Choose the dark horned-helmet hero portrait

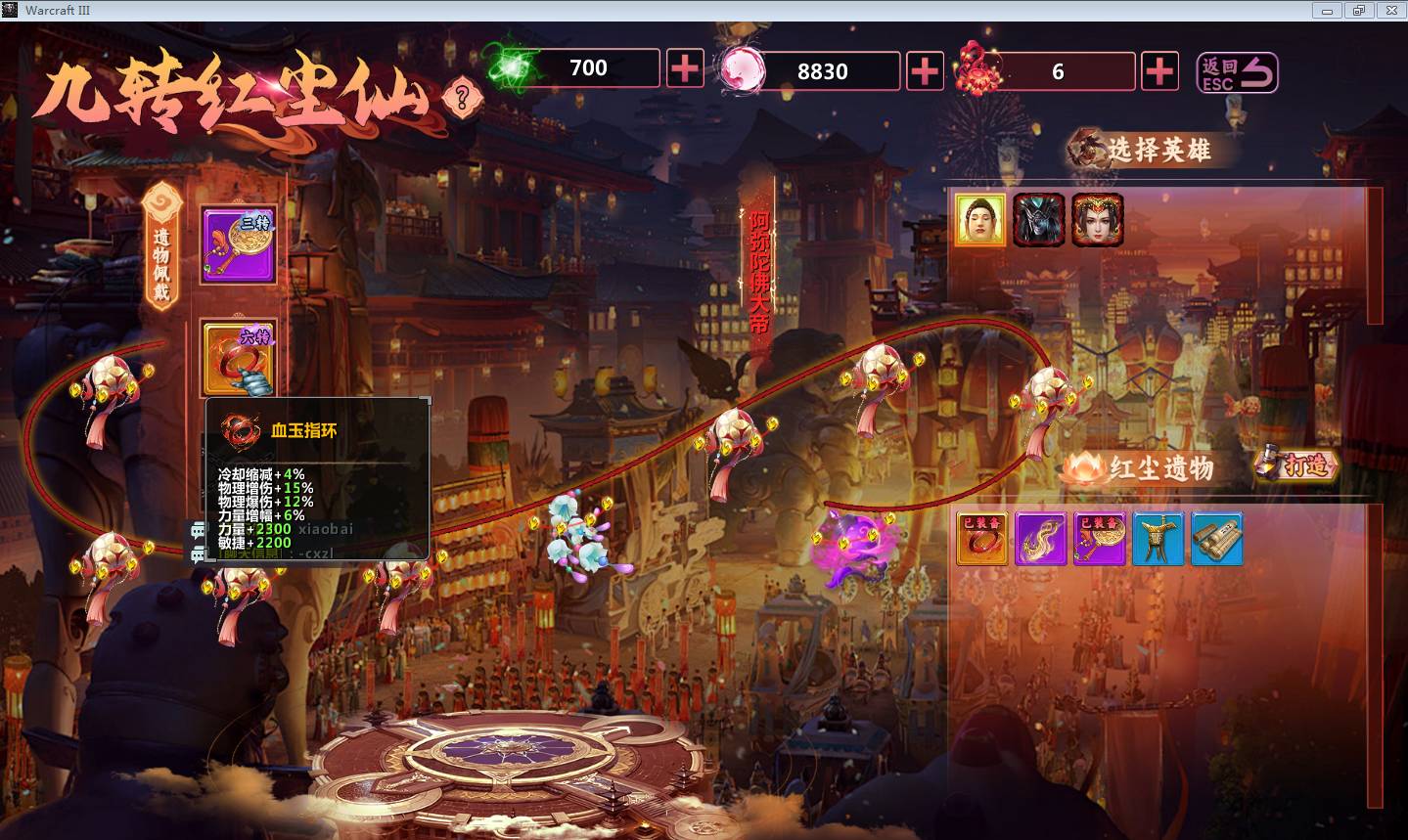coord(1038,219)
